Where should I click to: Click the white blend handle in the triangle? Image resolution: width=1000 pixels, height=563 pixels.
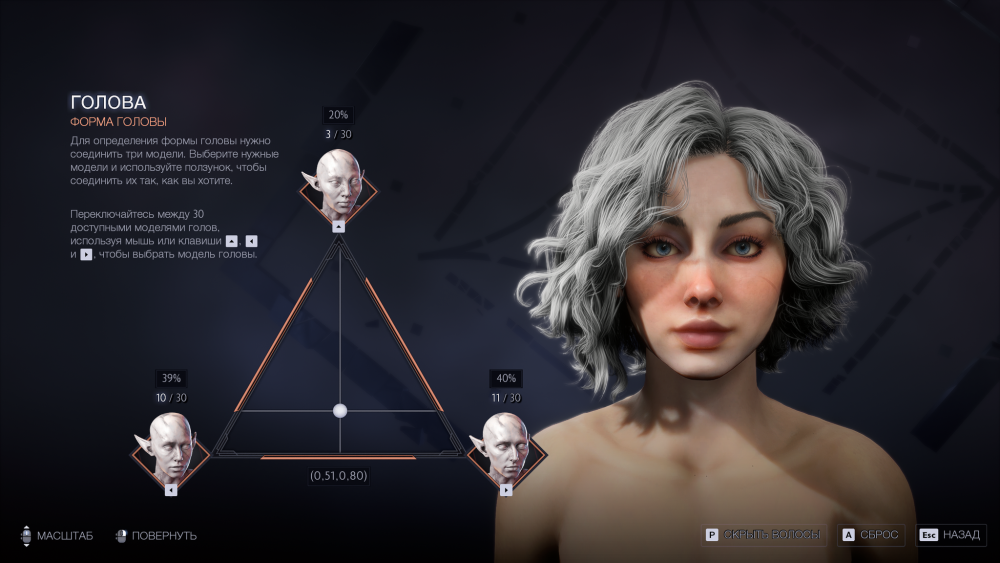pos(339,410)
